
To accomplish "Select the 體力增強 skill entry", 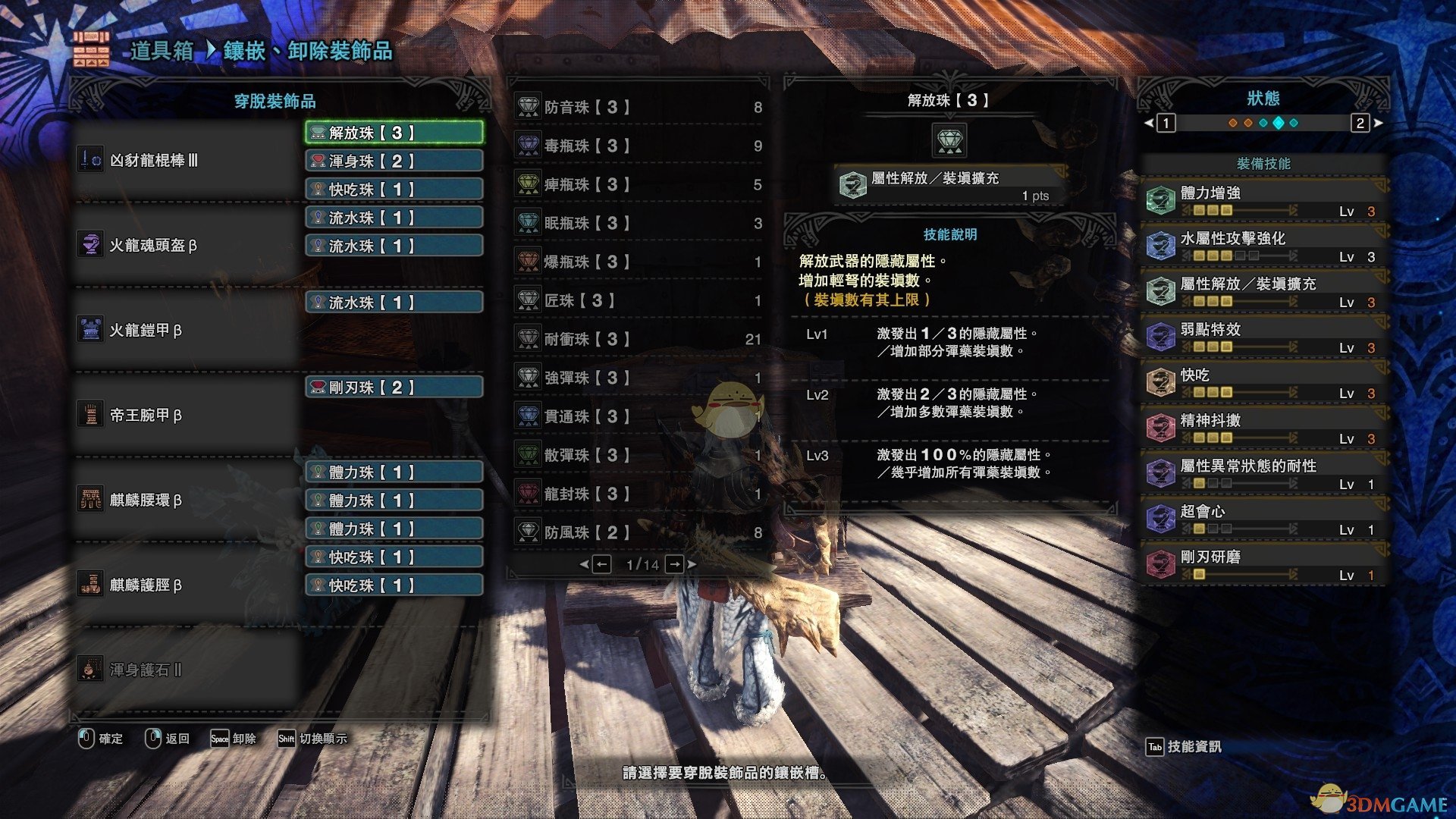I will click(x=1263, y=200).
